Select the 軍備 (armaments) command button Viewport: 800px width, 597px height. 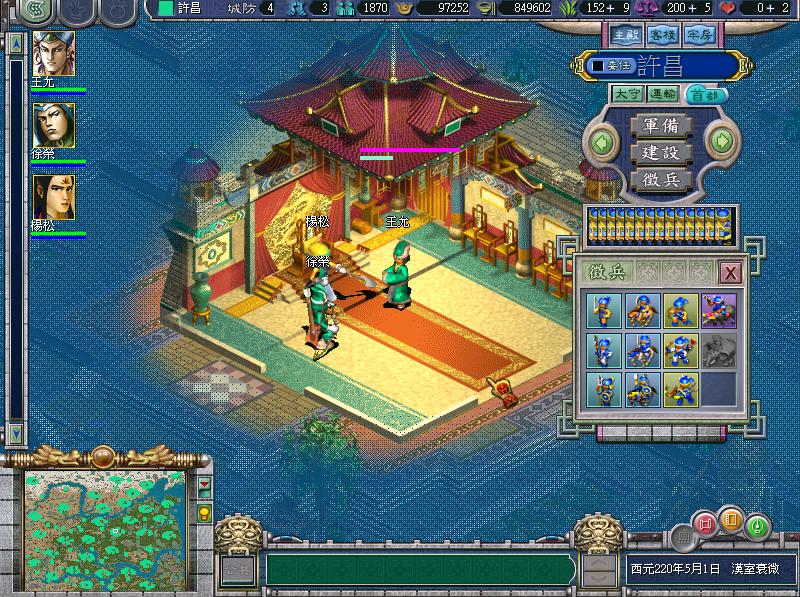660,126
